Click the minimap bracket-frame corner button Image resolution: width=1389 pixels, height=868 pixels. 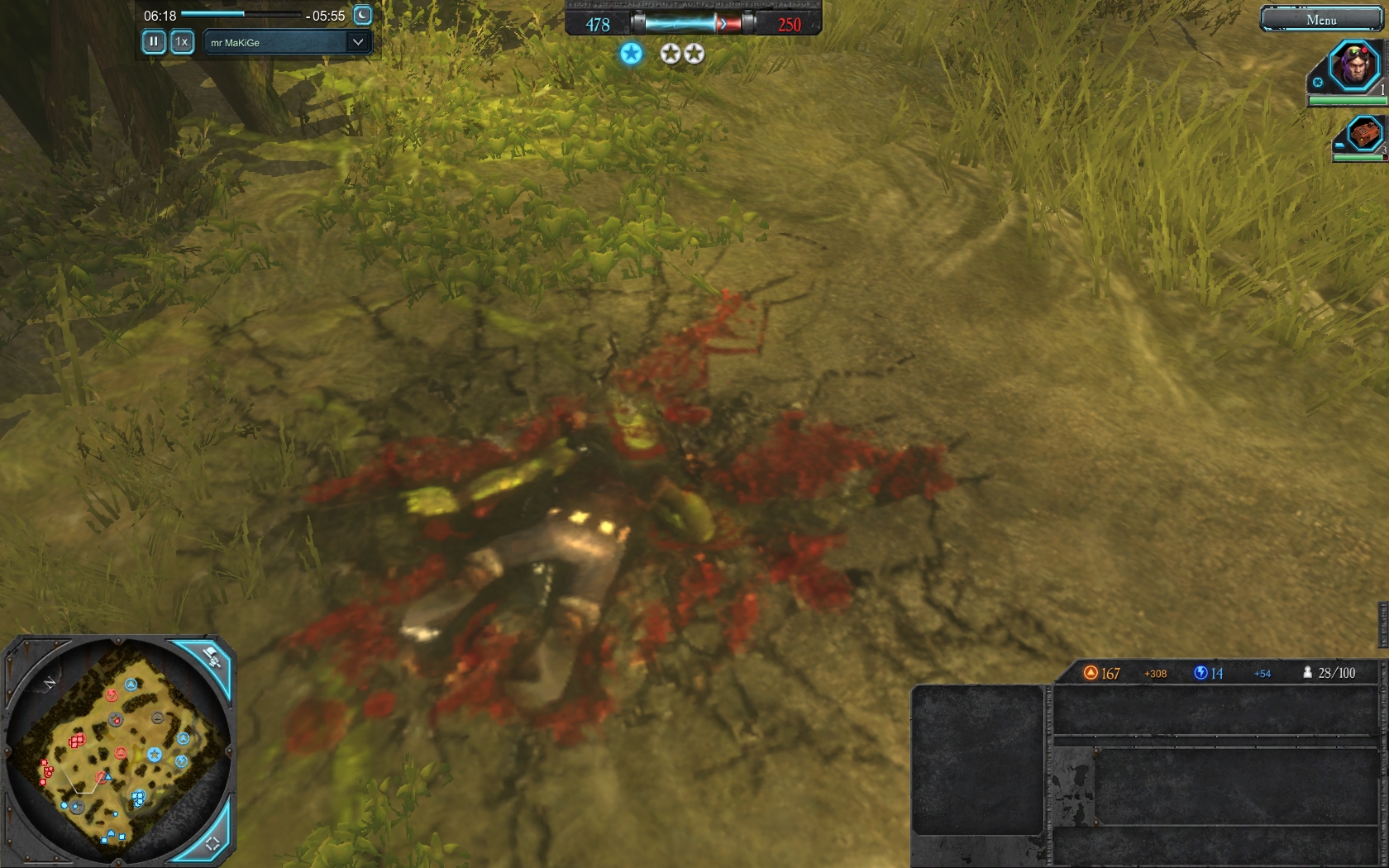pos(212,842)
